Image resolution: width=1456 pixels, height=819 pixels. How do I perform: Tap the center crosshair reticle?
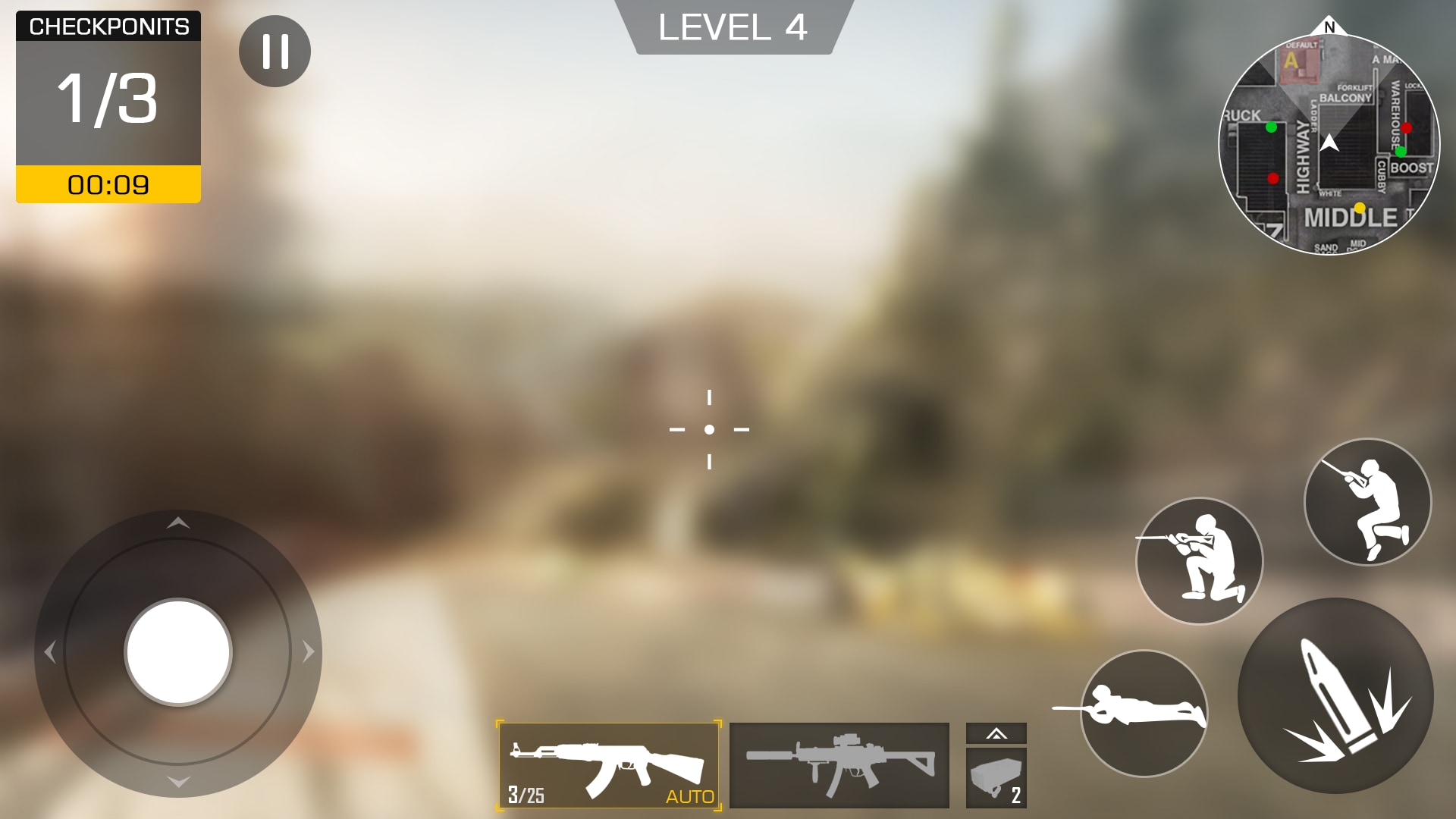710,429
